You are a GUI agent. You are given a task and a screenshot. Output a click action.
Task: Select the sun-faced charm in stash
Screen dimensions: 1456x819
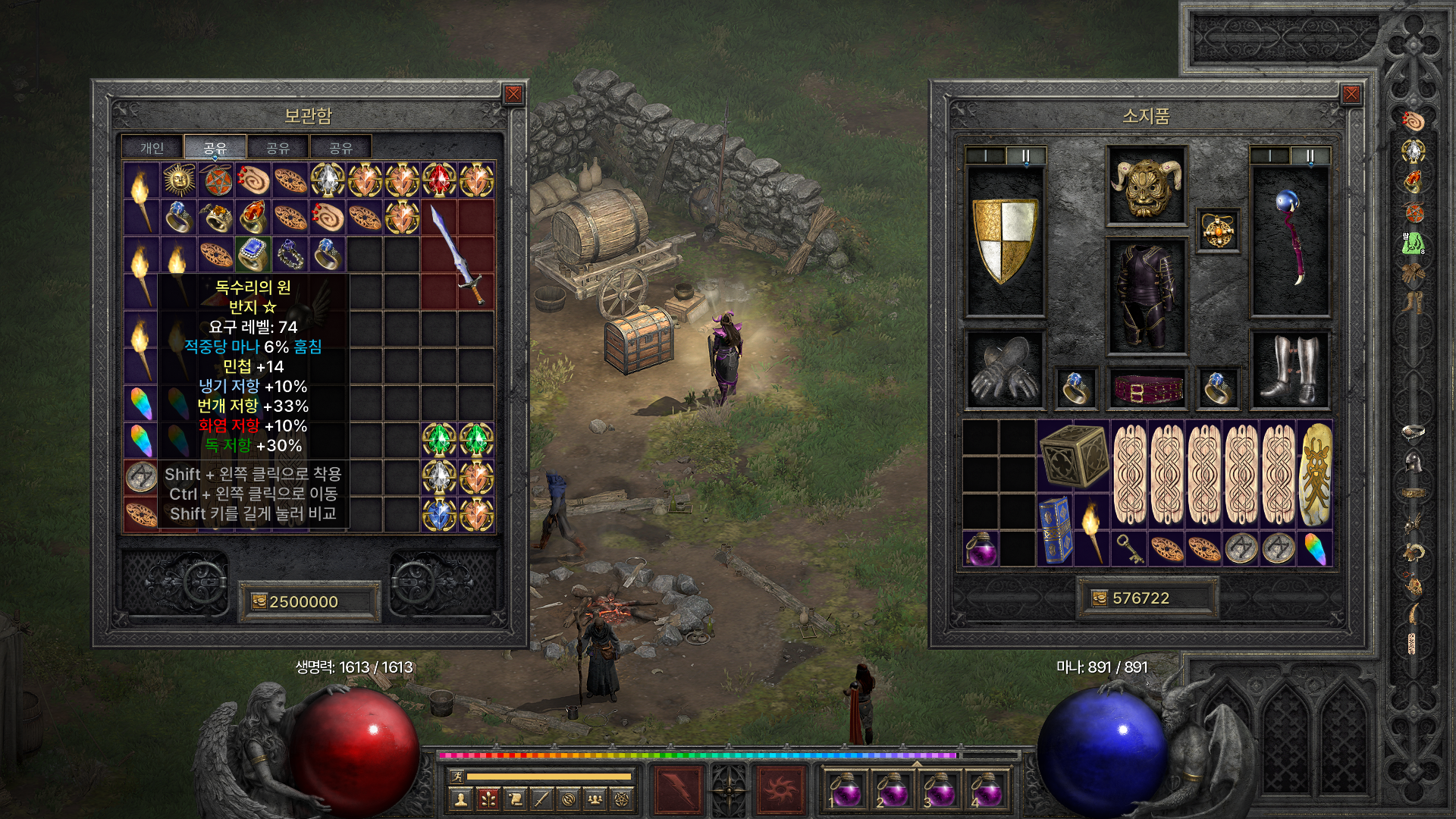tap(179, 180)
